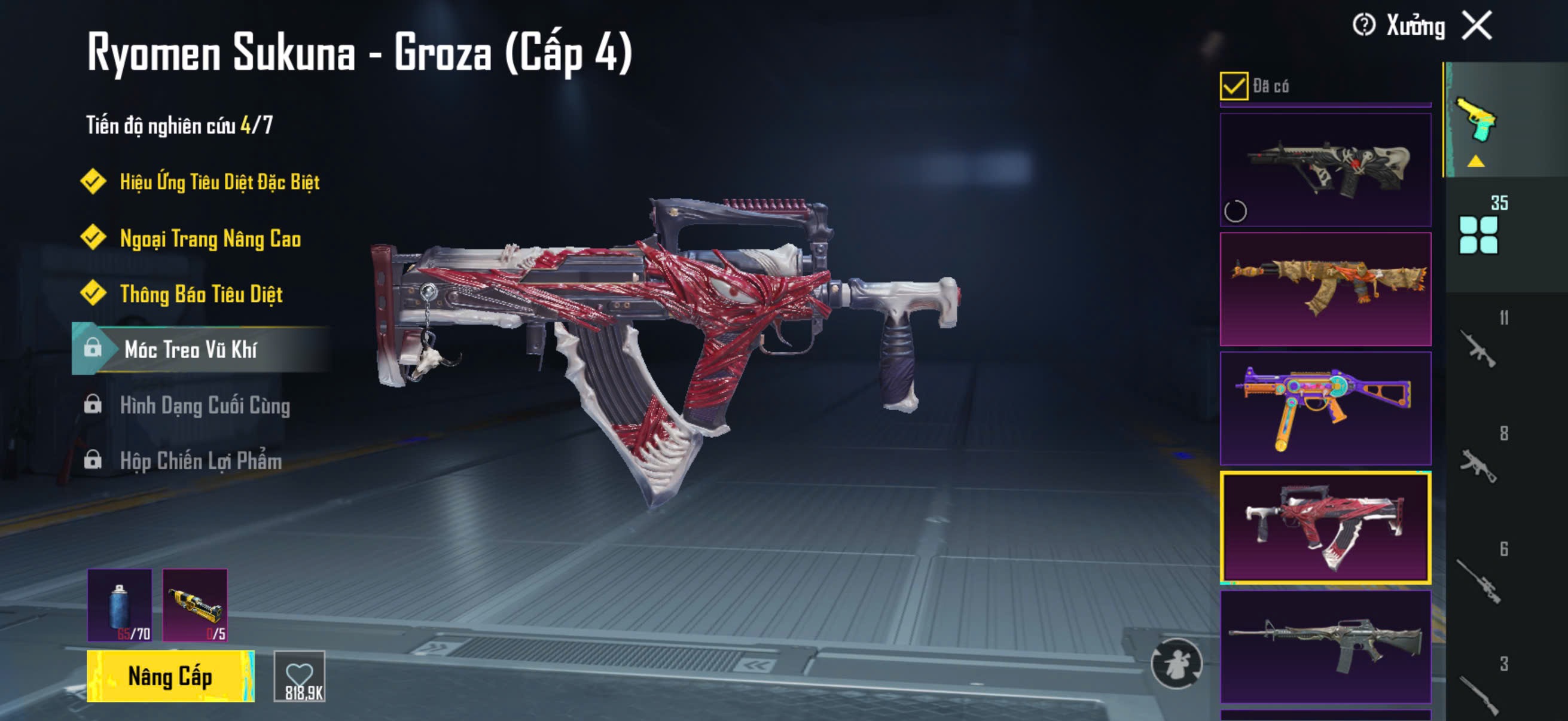Select the Hiệu Ứng Tiêu Diệt Đặc Biệt entry
This screenshot has width=1568, height=721.
[x=219, y=181]
